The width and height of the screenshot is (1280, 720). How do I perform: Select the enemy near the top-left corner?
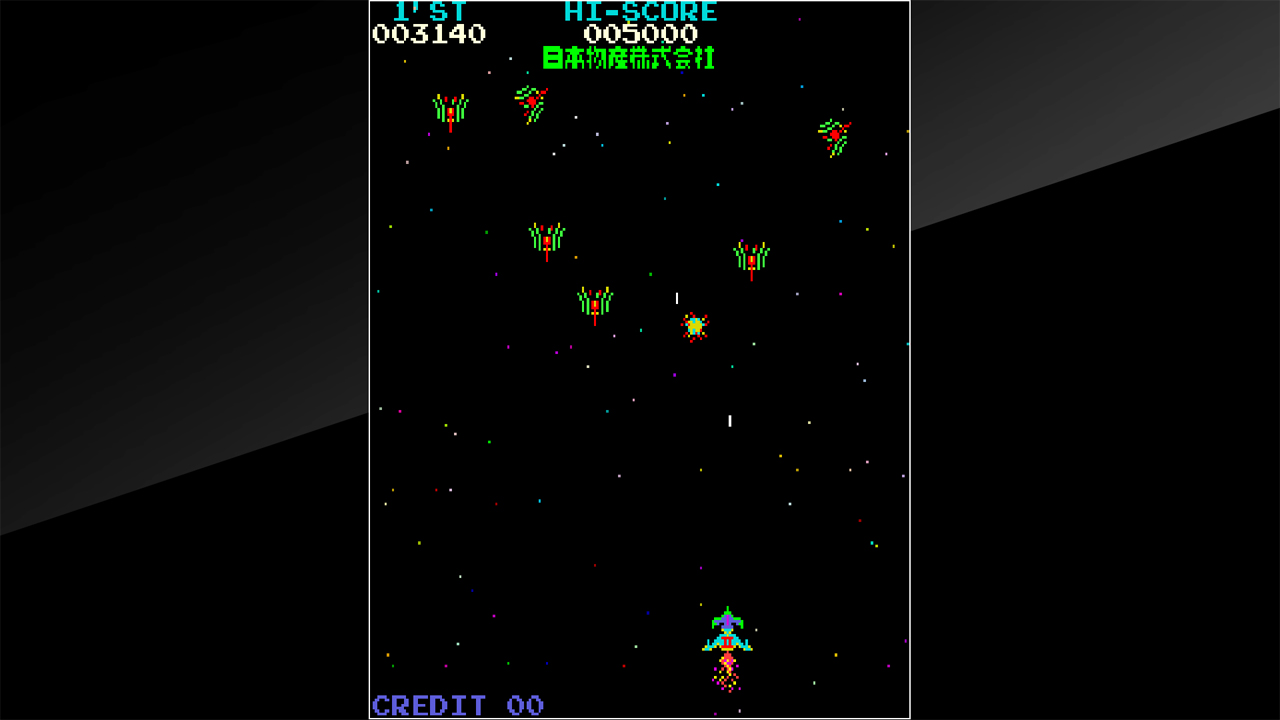coord(450,110)
